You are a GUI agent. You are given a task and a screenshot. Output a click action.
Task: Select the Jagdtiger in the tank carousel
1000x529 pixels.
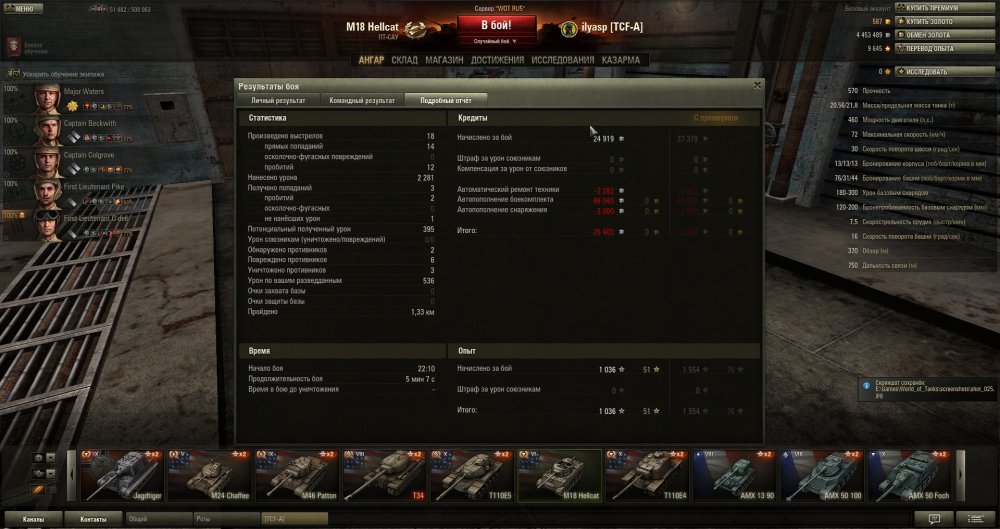[121, 474]
